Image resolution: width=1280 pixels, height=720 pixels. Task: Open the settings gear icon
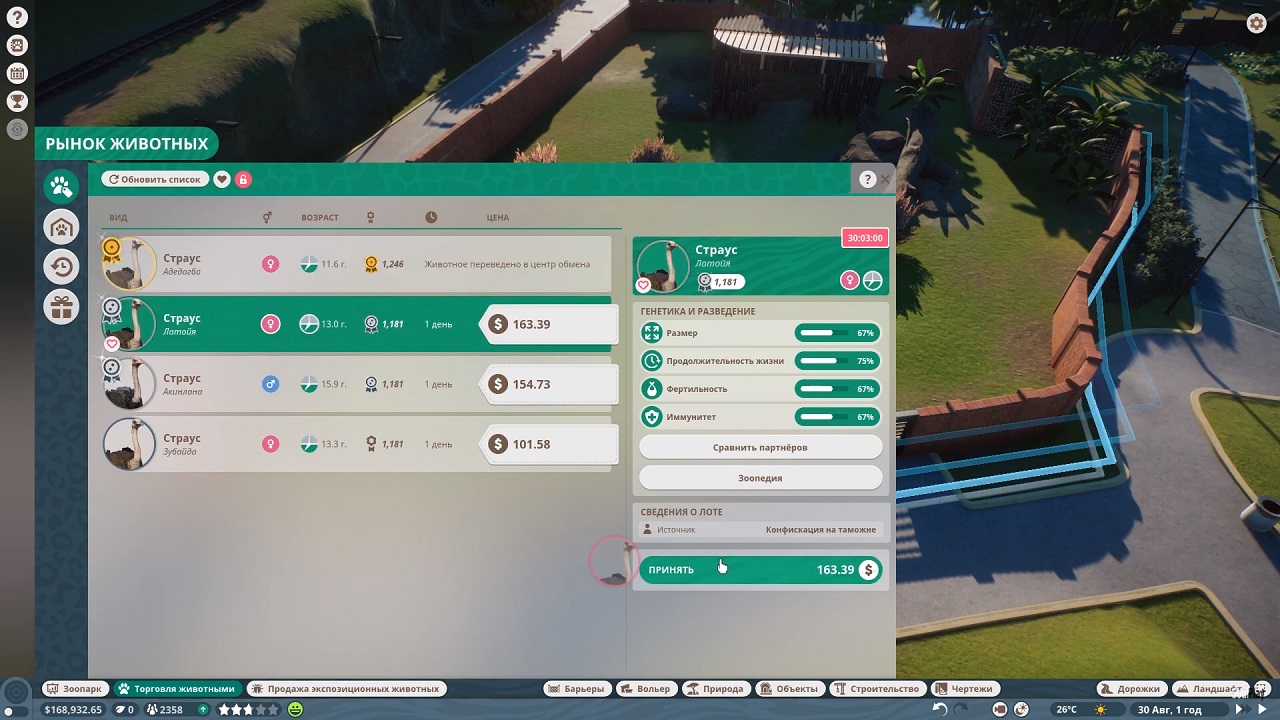click(1257, 24)
